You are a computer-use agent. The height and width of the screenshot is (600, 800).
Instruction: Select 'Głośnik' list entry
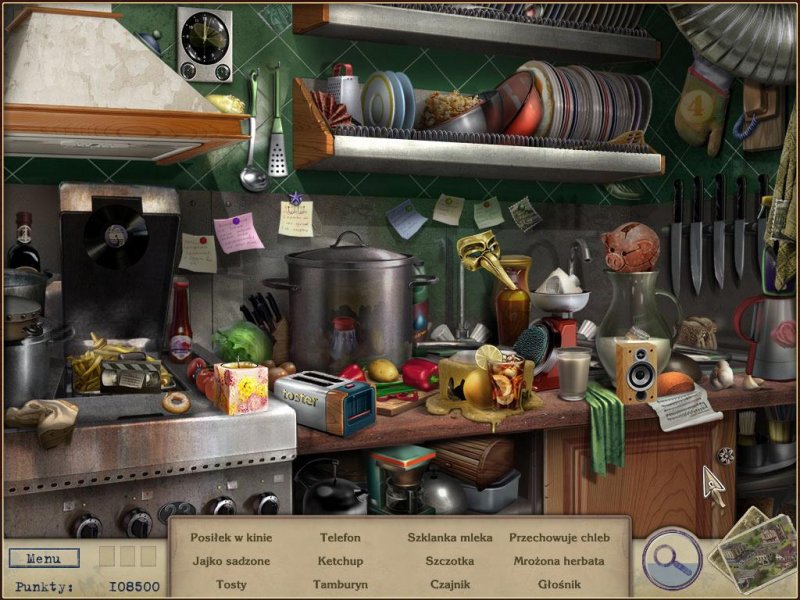pyautogui.click(x=559, y=584)
